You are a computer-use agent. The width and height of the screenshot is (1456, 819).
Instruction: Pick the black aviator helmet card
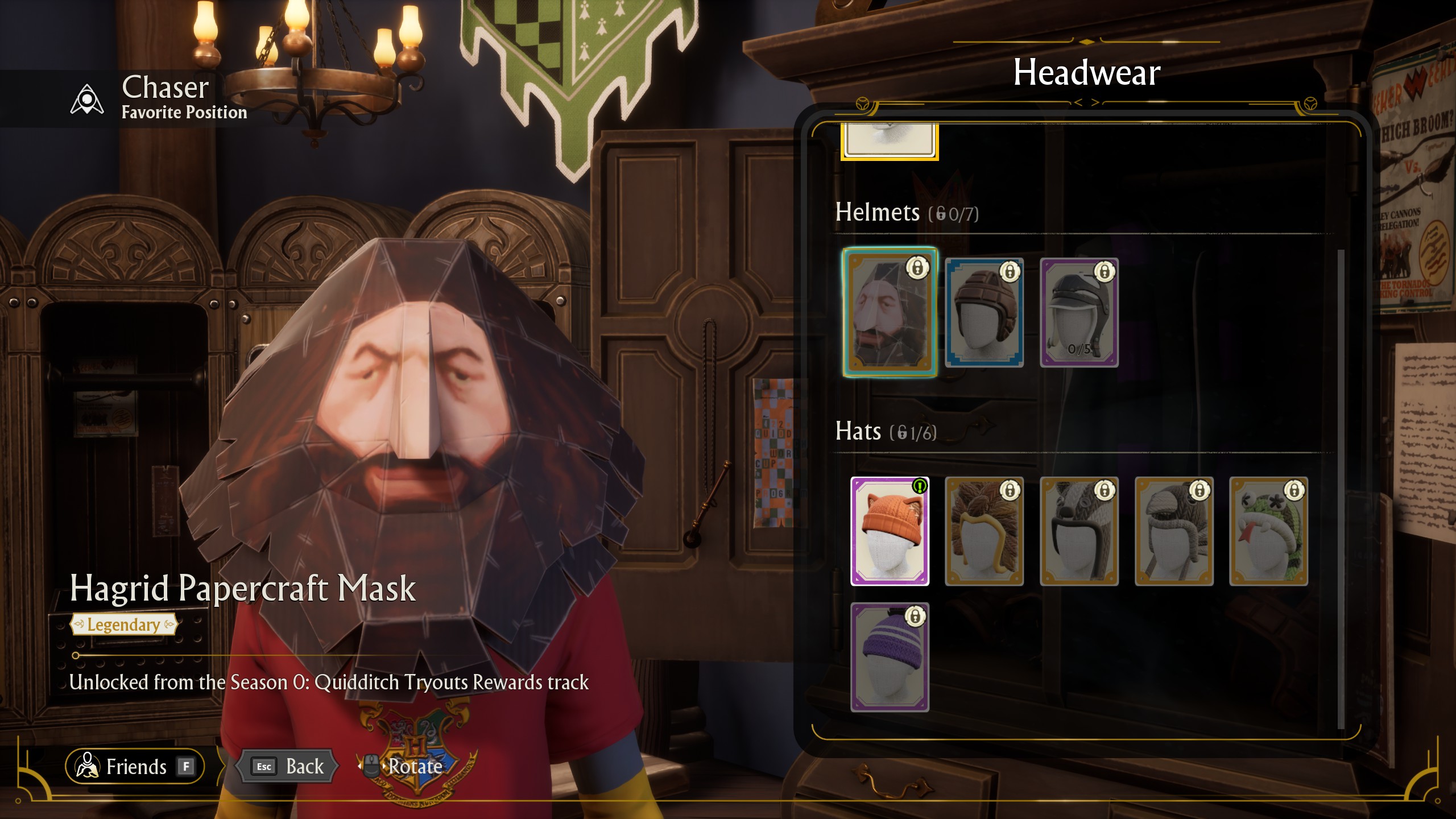pyautogui.click(x=1079, y=312)
